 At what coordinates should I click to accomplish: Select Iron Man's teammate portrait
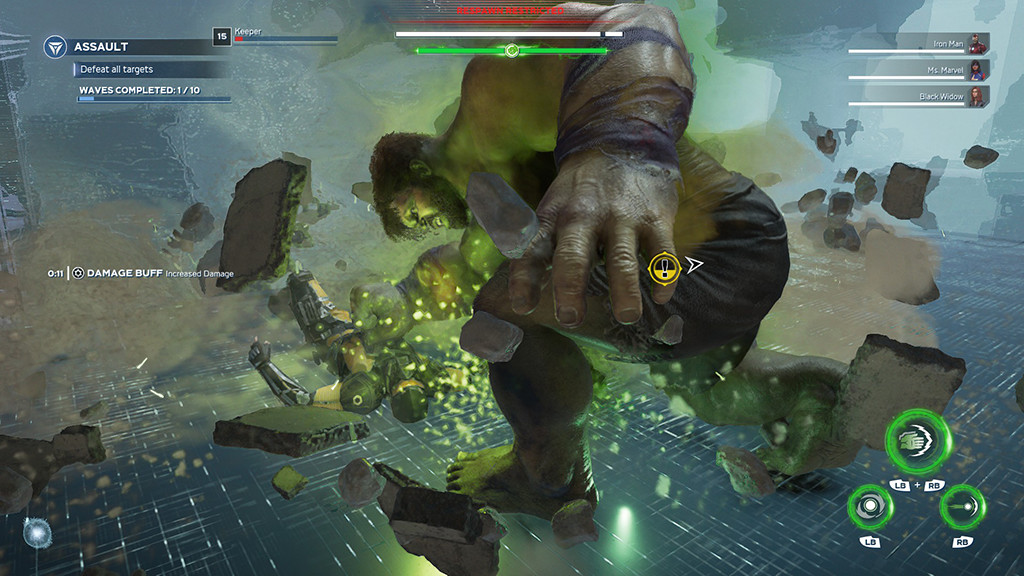click(978, 44)
